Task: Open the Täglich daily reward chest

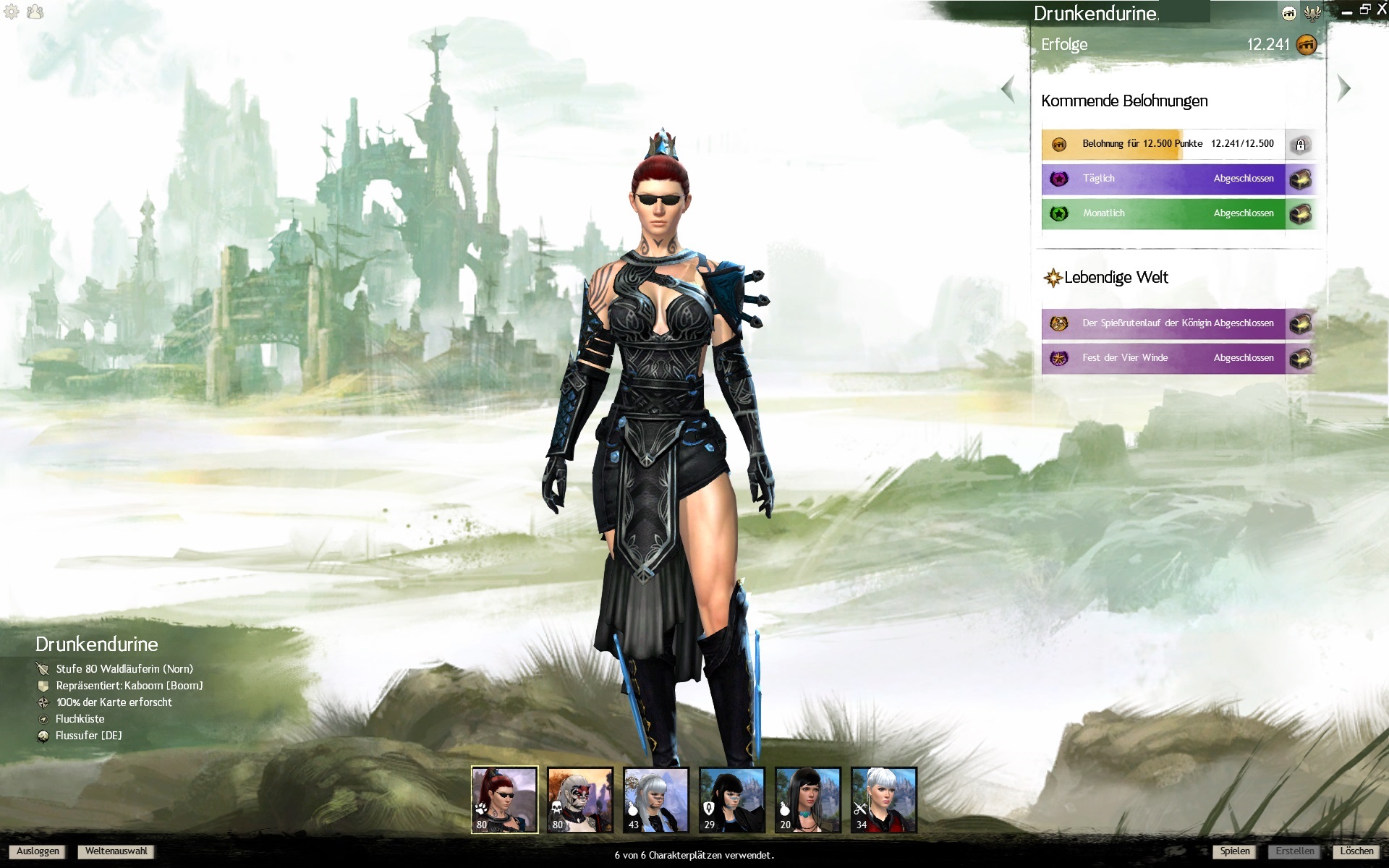Action: tap(1301, 179)
